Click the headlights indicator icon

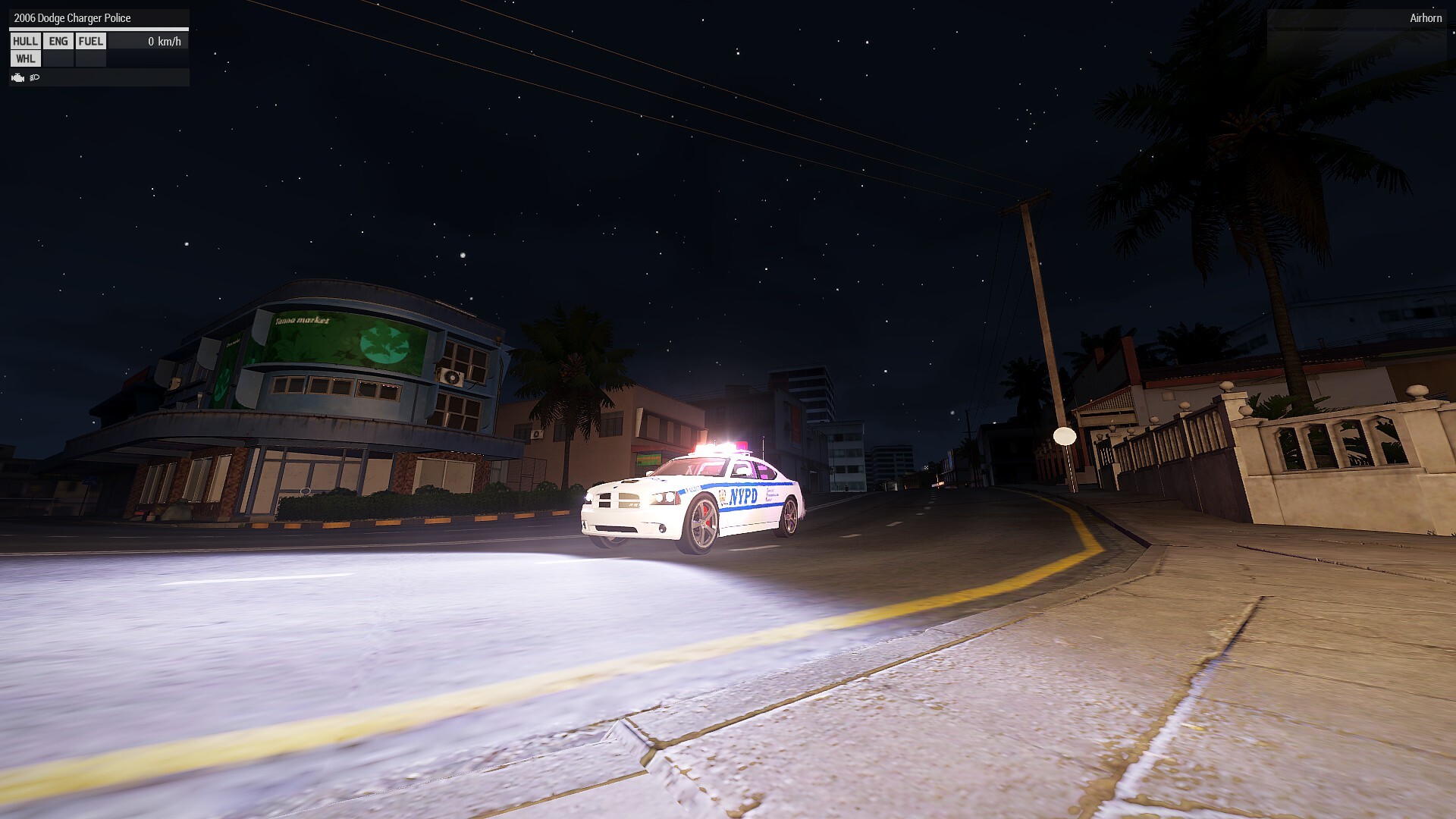(35, 77)
